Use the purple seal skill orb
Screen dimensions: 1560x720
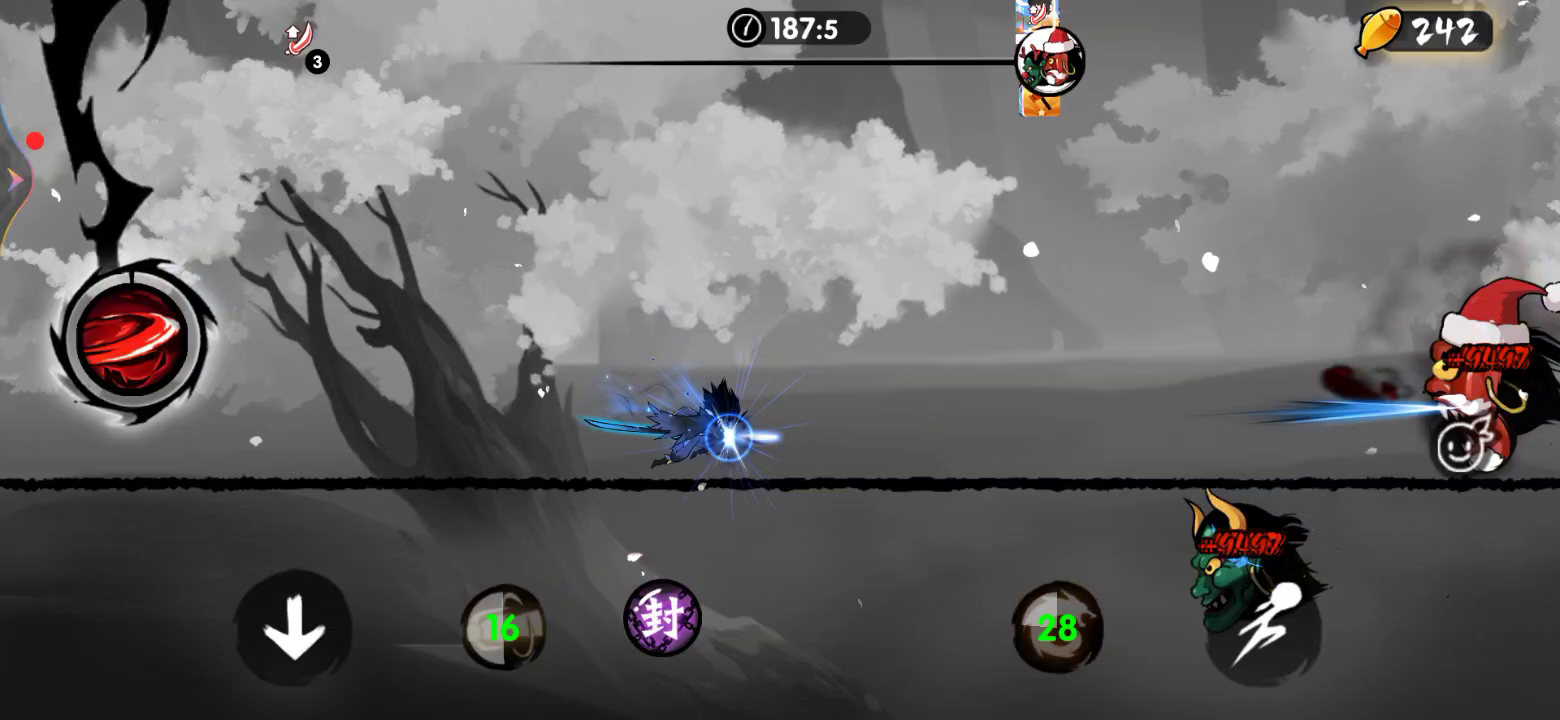662,618
